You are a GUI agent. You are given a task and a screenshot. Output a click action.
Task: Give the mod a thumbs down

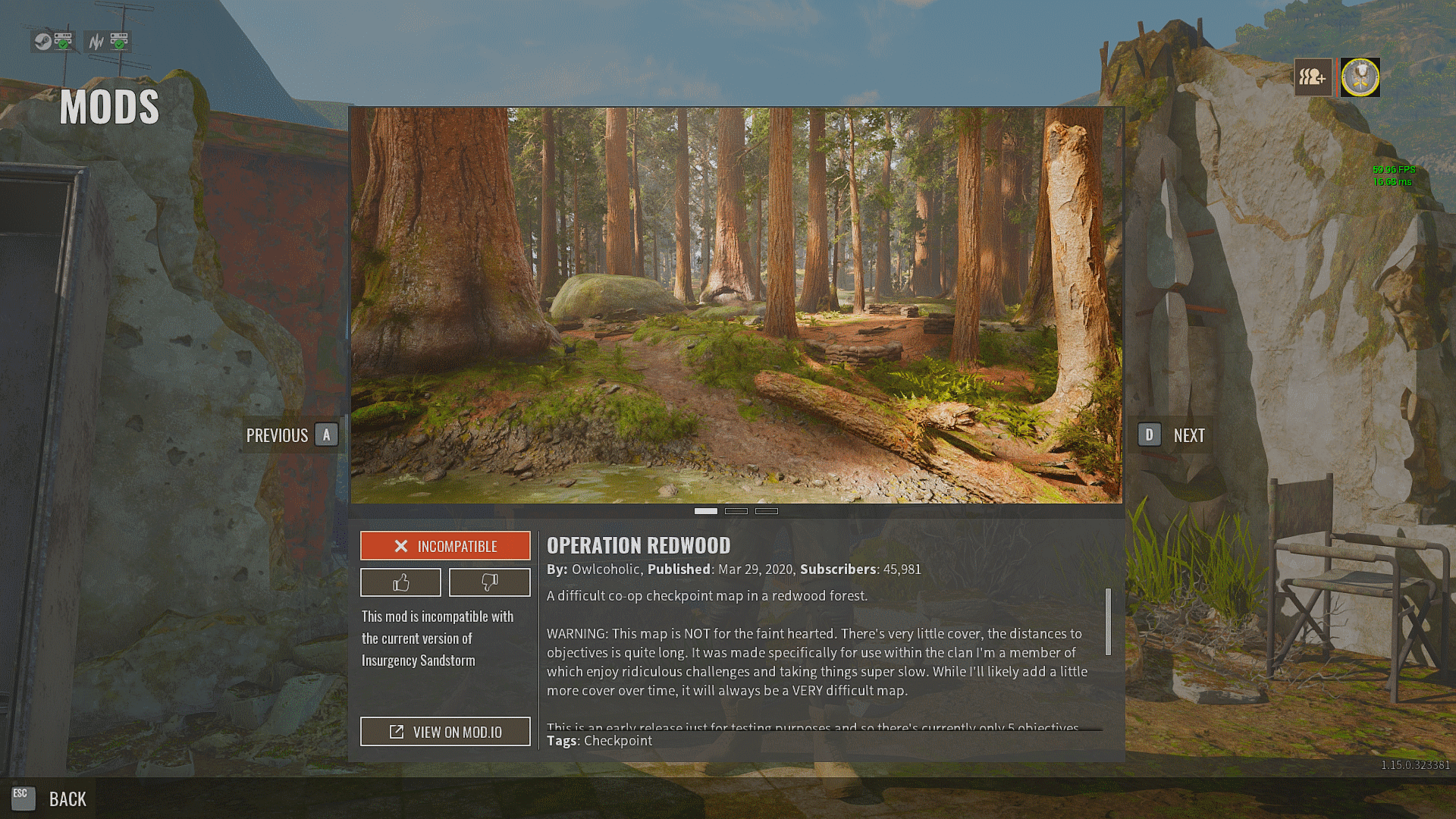point(489,582)
